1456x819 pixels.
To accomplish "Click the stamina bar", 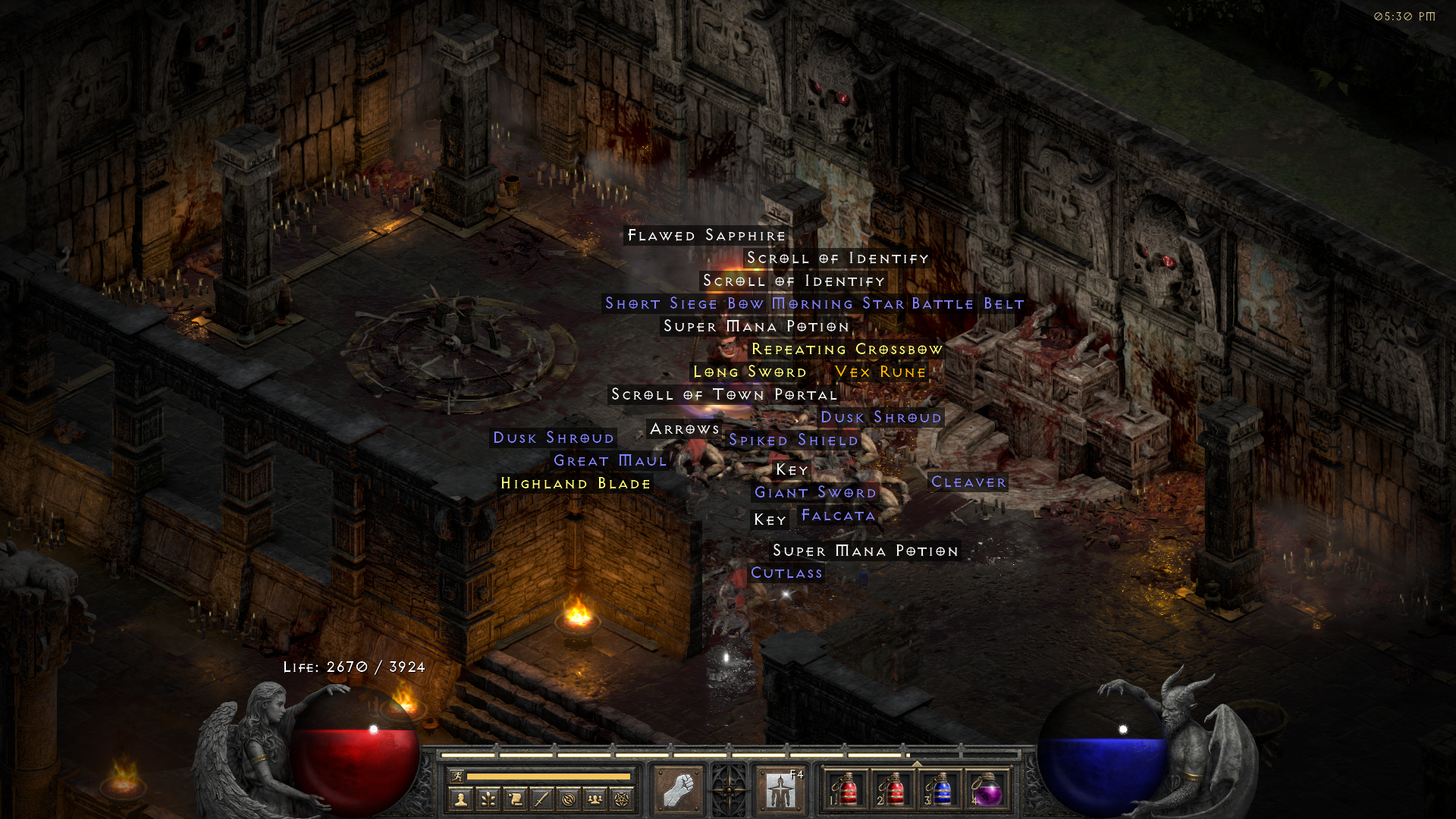I will coord(550,777).
